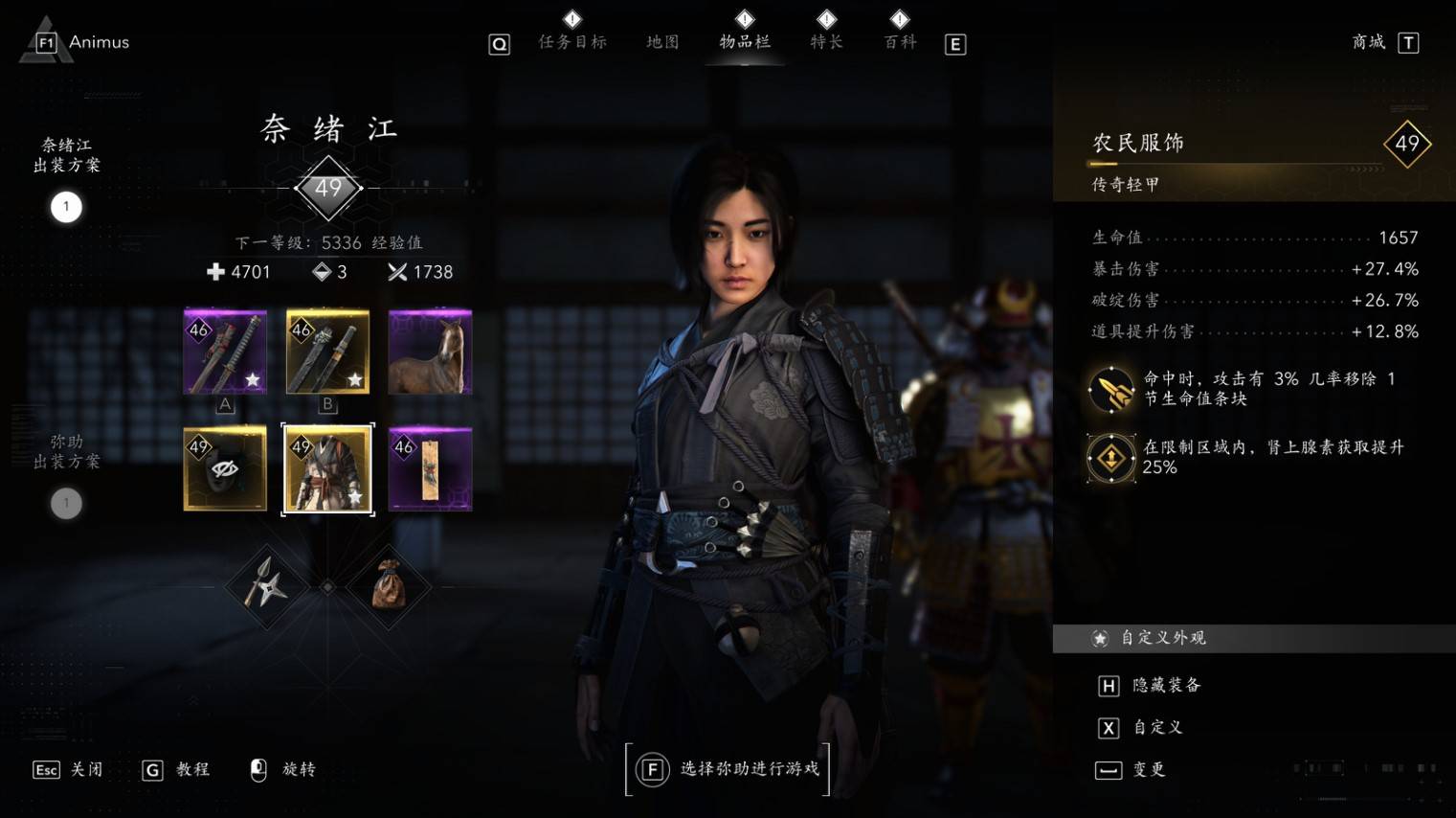Select the purple katana weapon slot
1456x818 pixels.
(225, 352)
